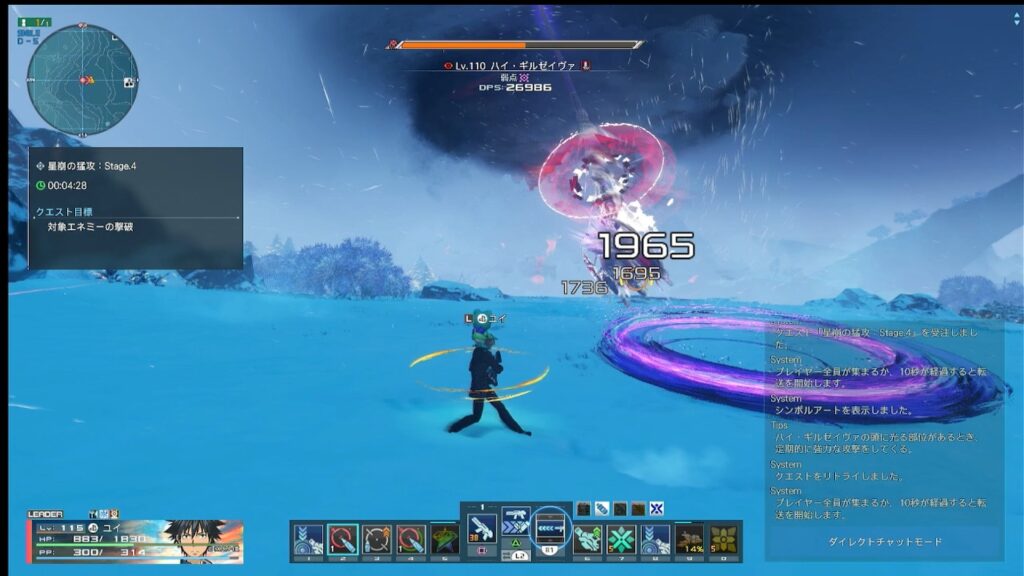This screenshot has width=1024, height=576.
Task: Activate the golden icon showing 14%
Action: (689, 539)
